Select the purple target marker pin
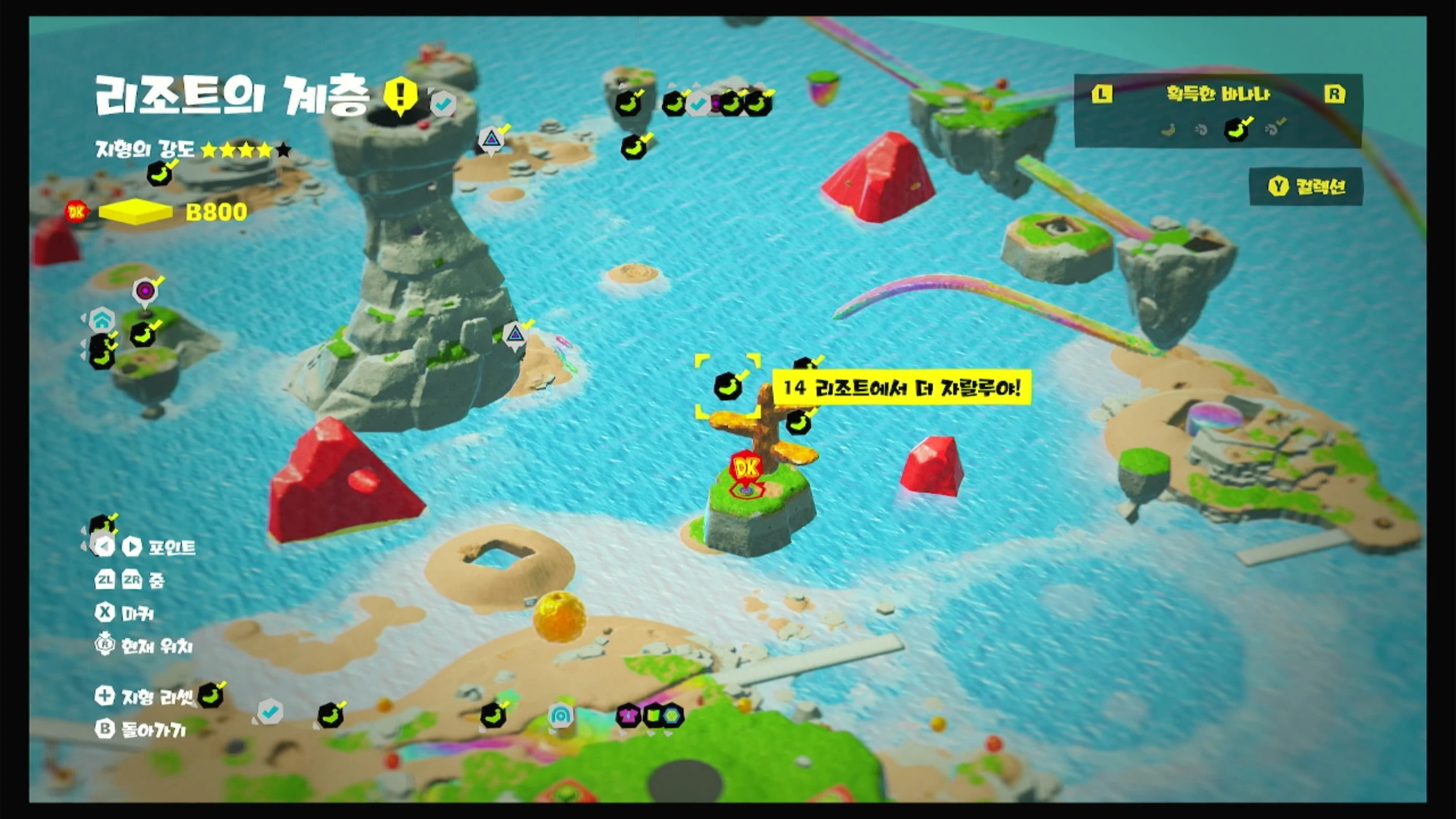 coord(145,291)
